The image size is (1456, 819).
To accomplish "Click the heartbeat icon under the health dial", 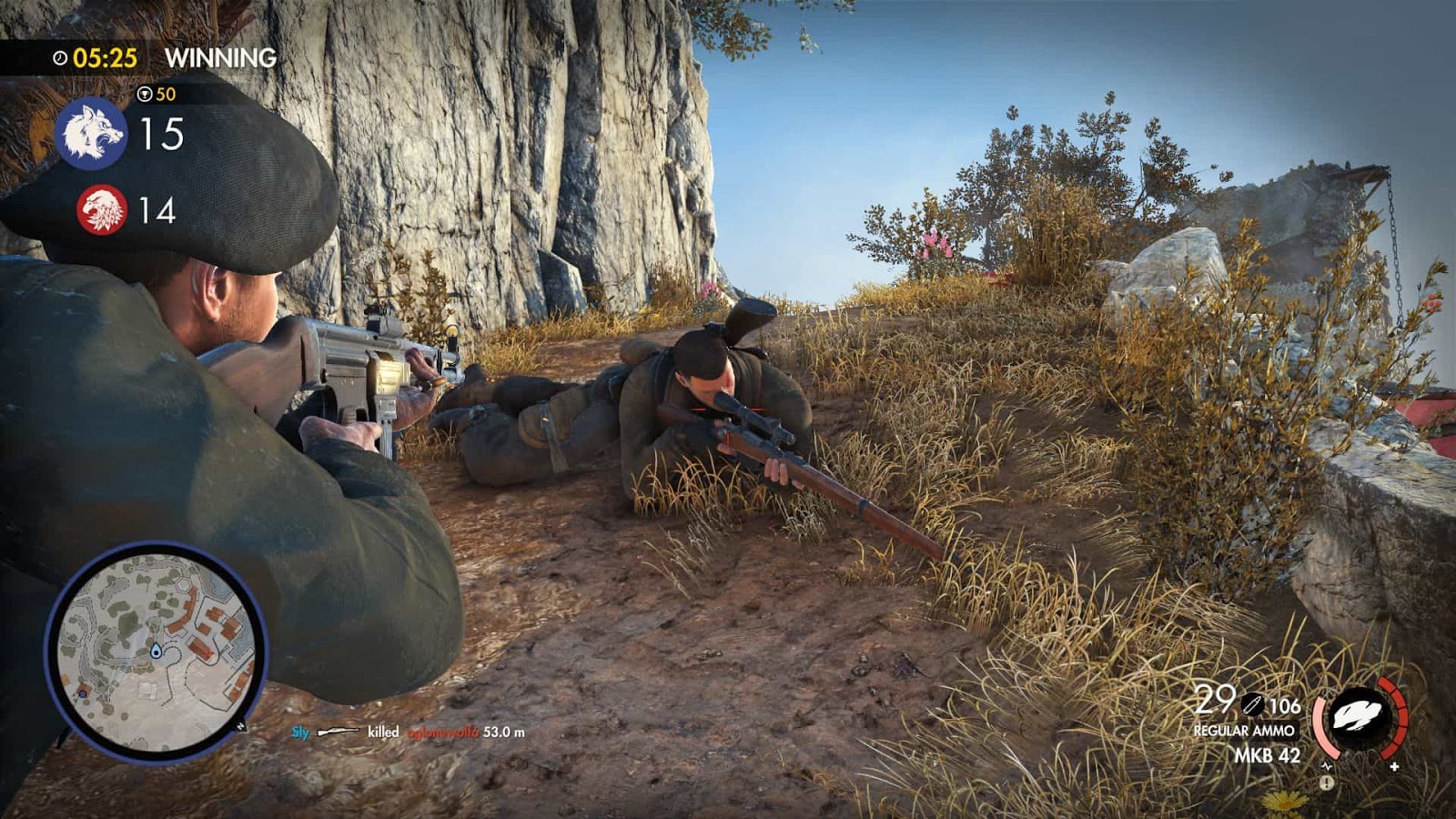I will point(1327,766).
